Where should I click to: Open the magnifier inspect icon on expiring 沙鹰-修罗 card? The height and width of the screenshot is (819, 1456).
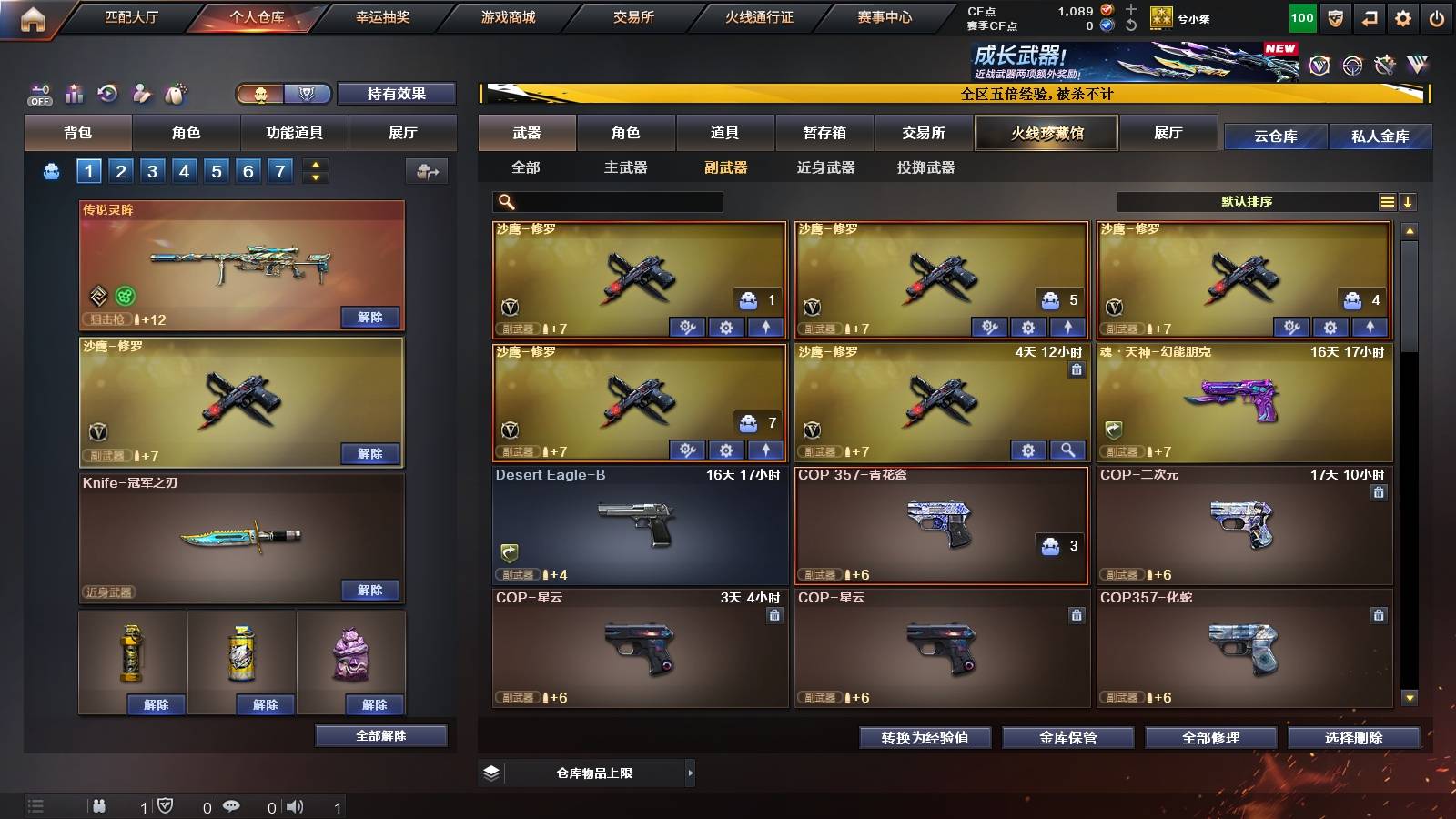(1069, 450)
